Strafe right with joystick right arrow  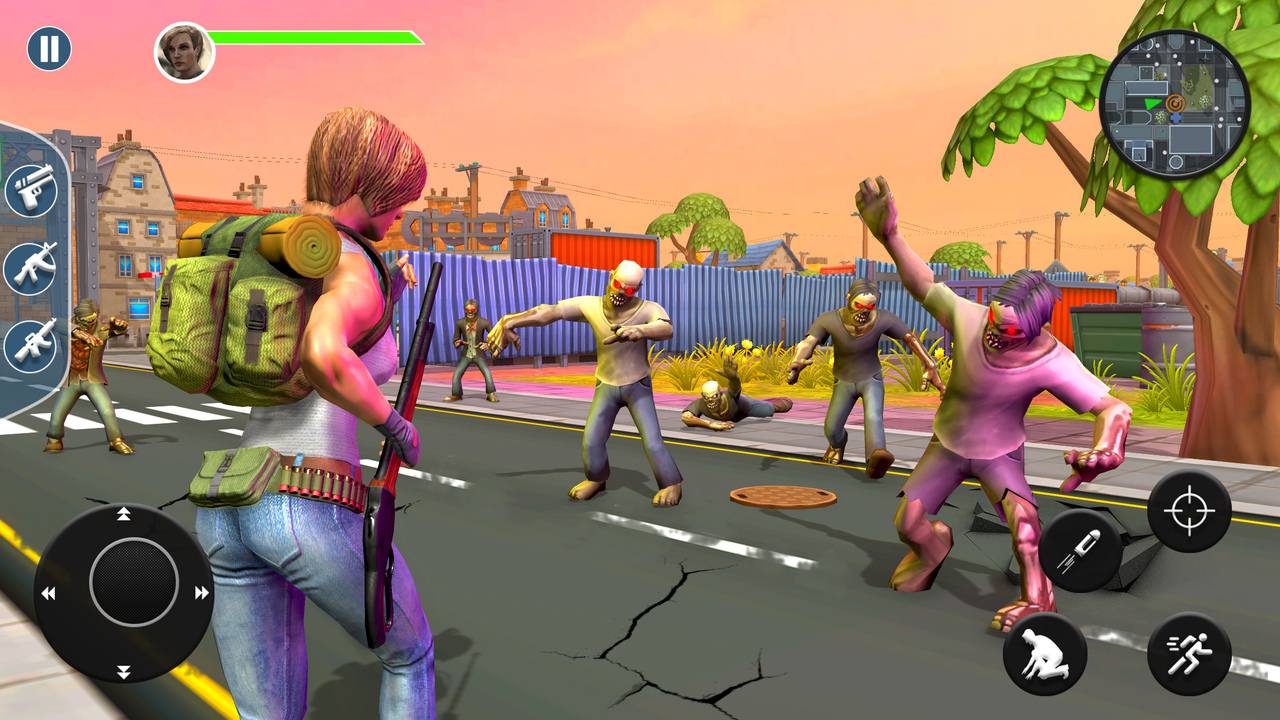point(202,593)
